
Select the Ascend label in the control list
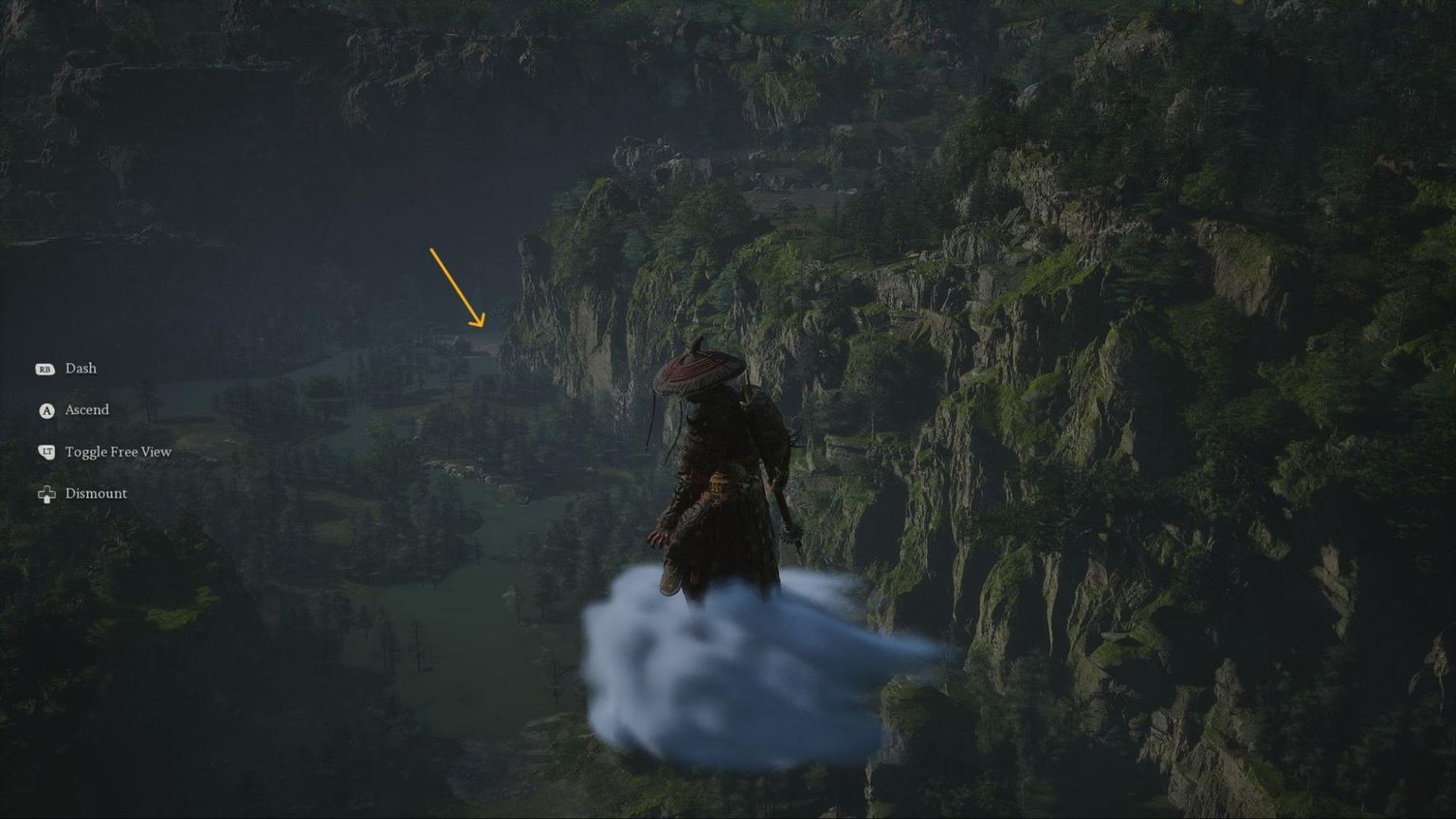tap(85, 409)
